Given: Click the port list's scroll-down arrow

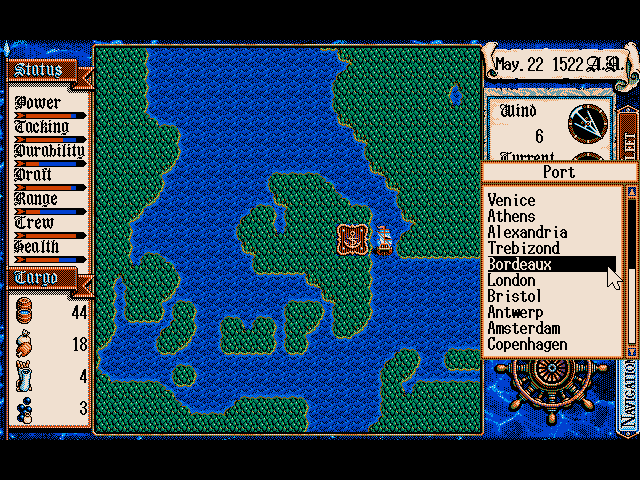Looking at the screenshot, I should pyautogui.click(x=630, y=351).
